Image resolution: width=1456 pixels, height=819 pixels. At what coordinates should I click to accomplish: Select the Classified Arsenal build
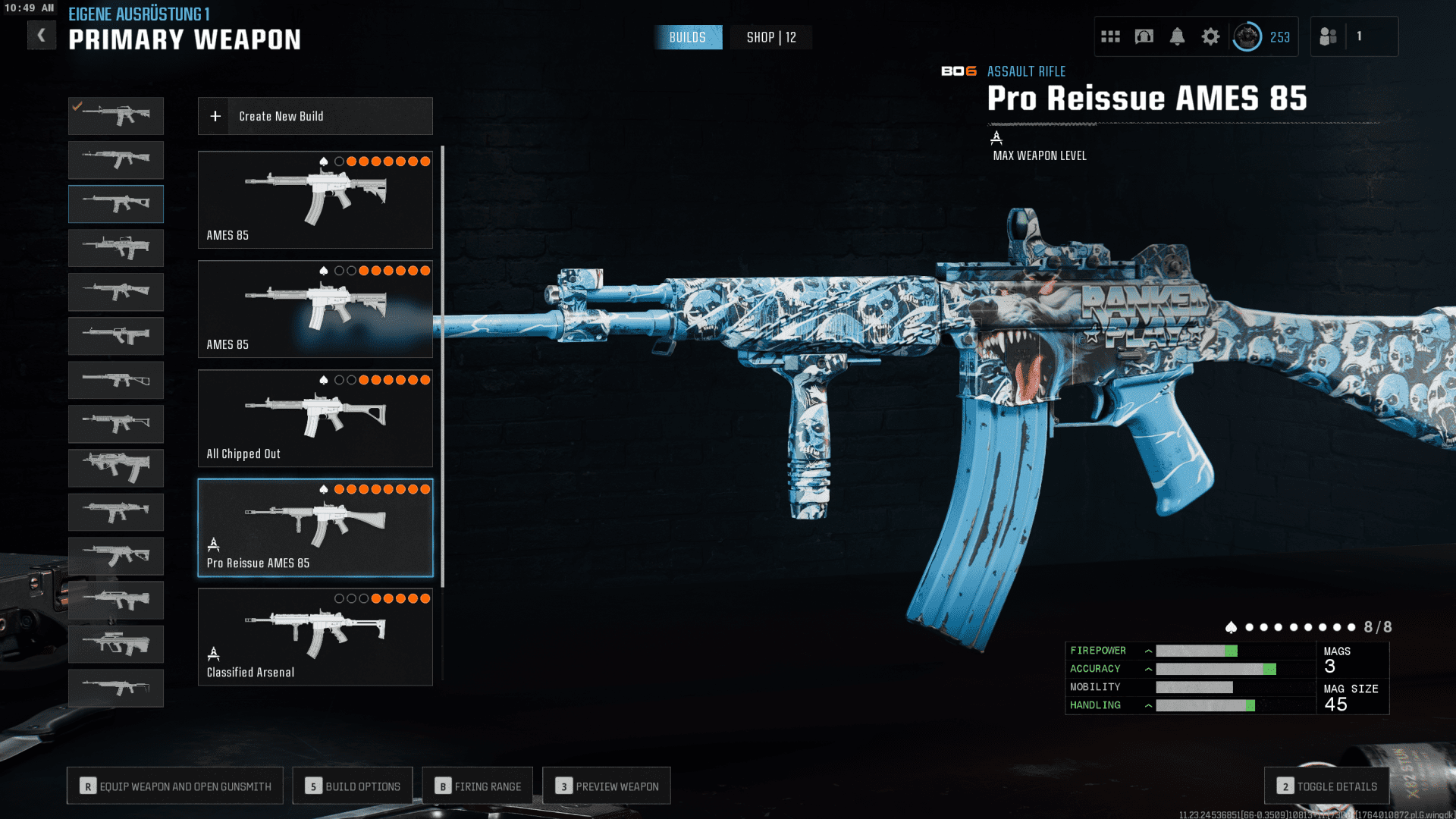click(x=315, y=636)
